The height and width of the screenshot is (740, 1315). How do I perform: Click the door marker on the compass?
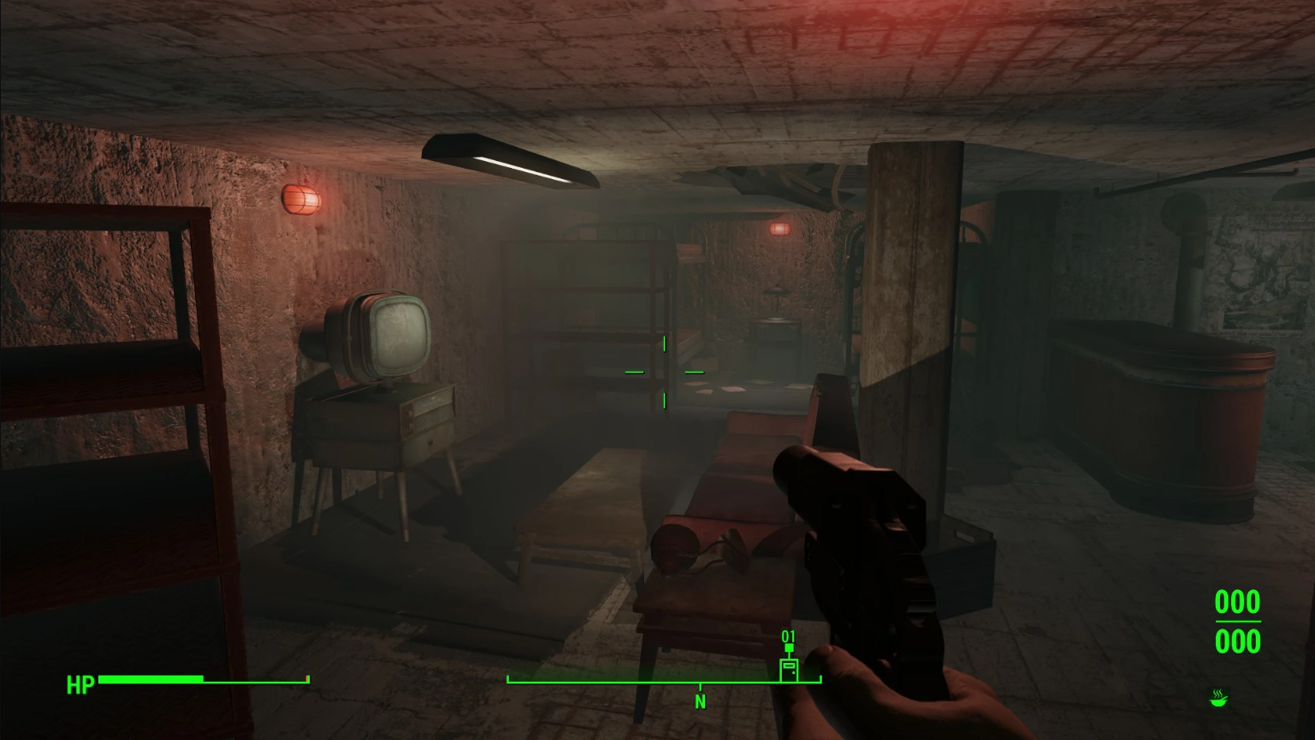(x=789, y=667)
